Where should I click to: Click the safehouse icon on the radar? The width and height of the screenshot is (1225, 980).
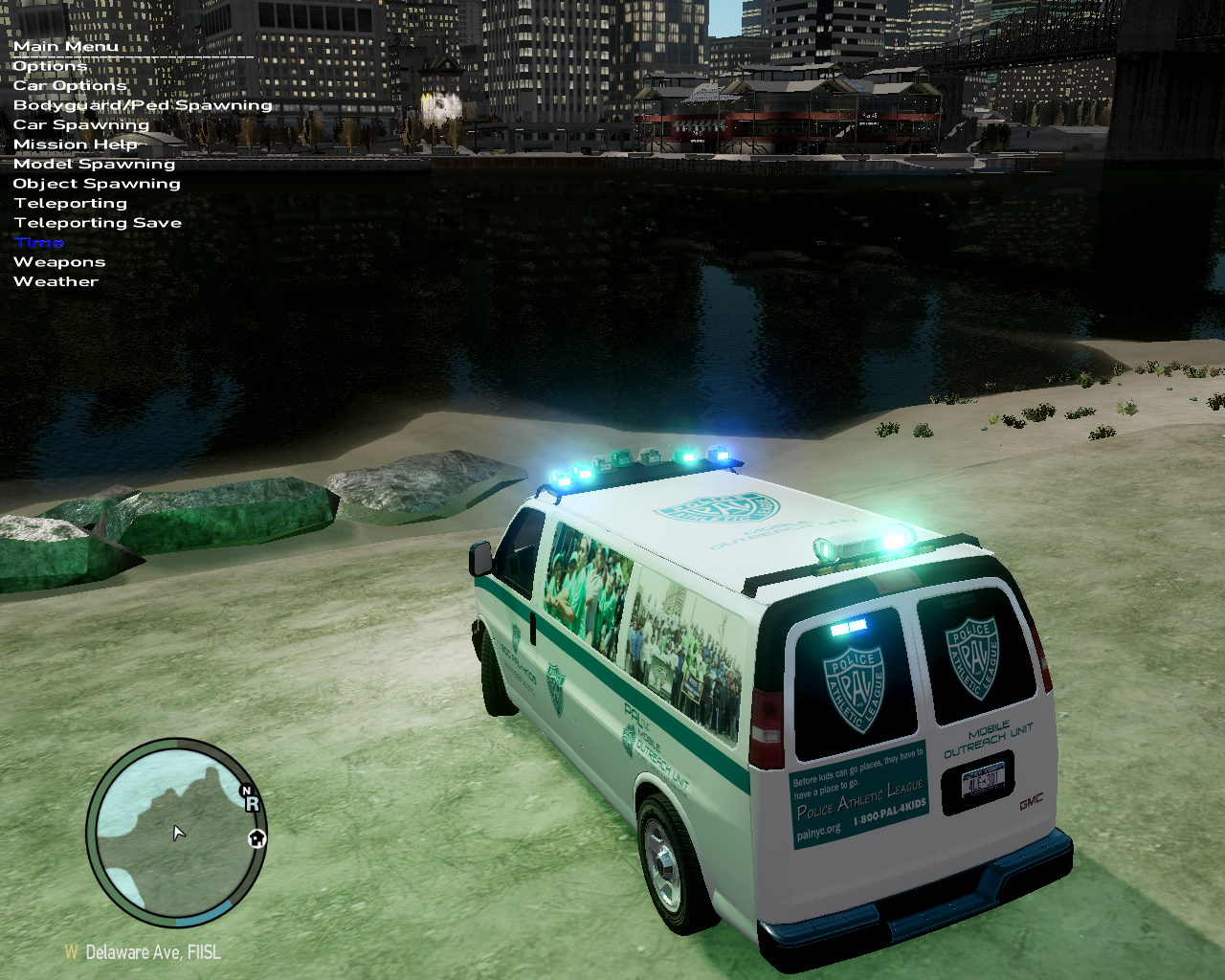256,839
